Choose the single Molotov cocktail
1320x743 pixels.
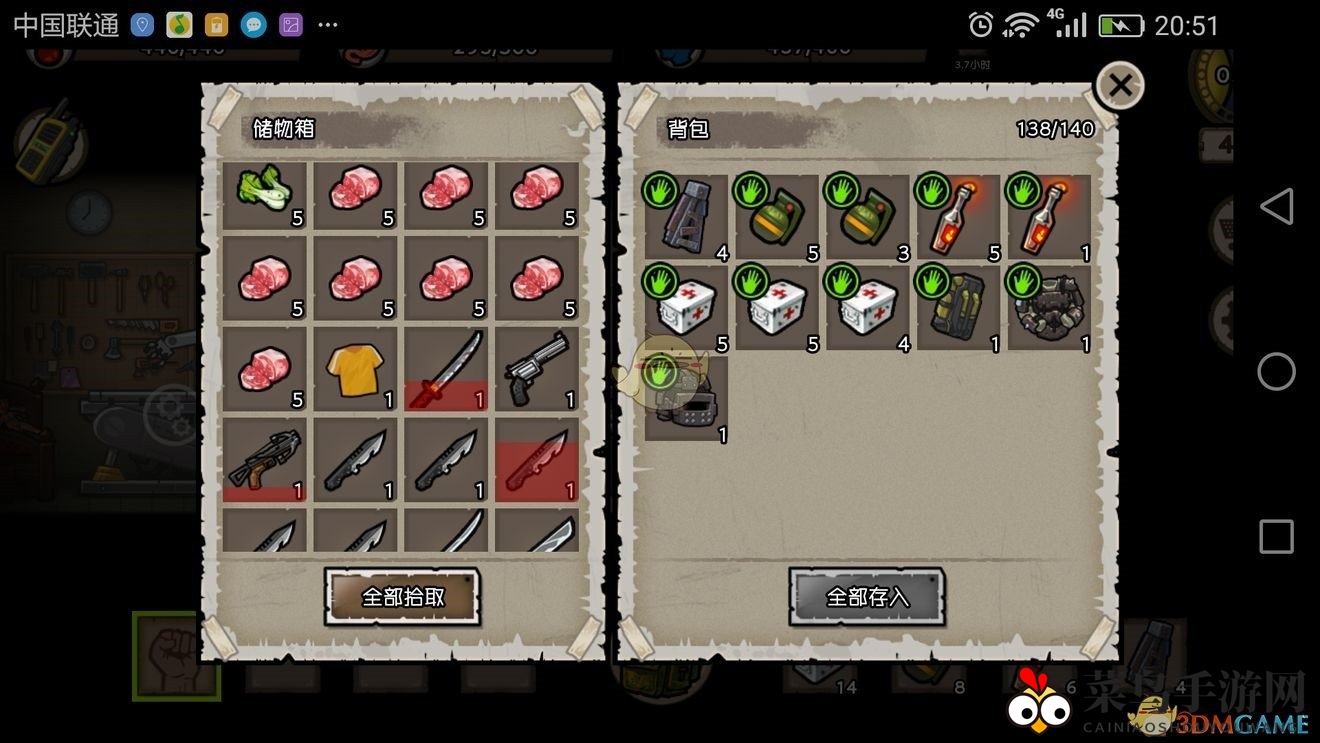[x=1050, y=218]
